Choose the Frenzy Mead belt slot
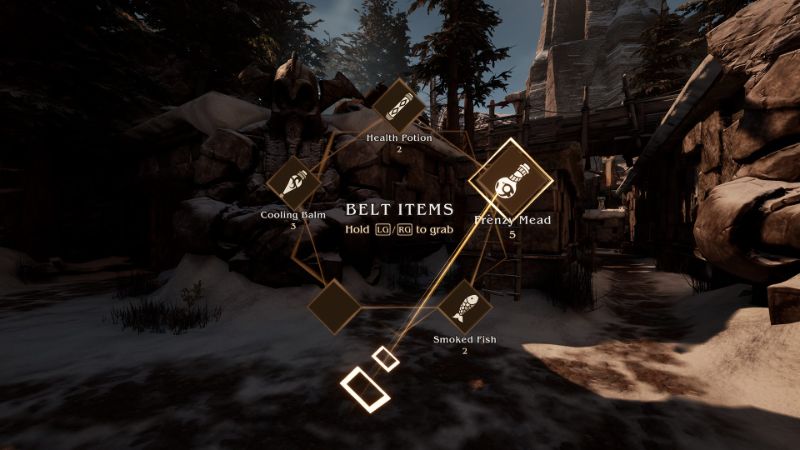This screenshot has width=800, height=450. click(510, 181)
